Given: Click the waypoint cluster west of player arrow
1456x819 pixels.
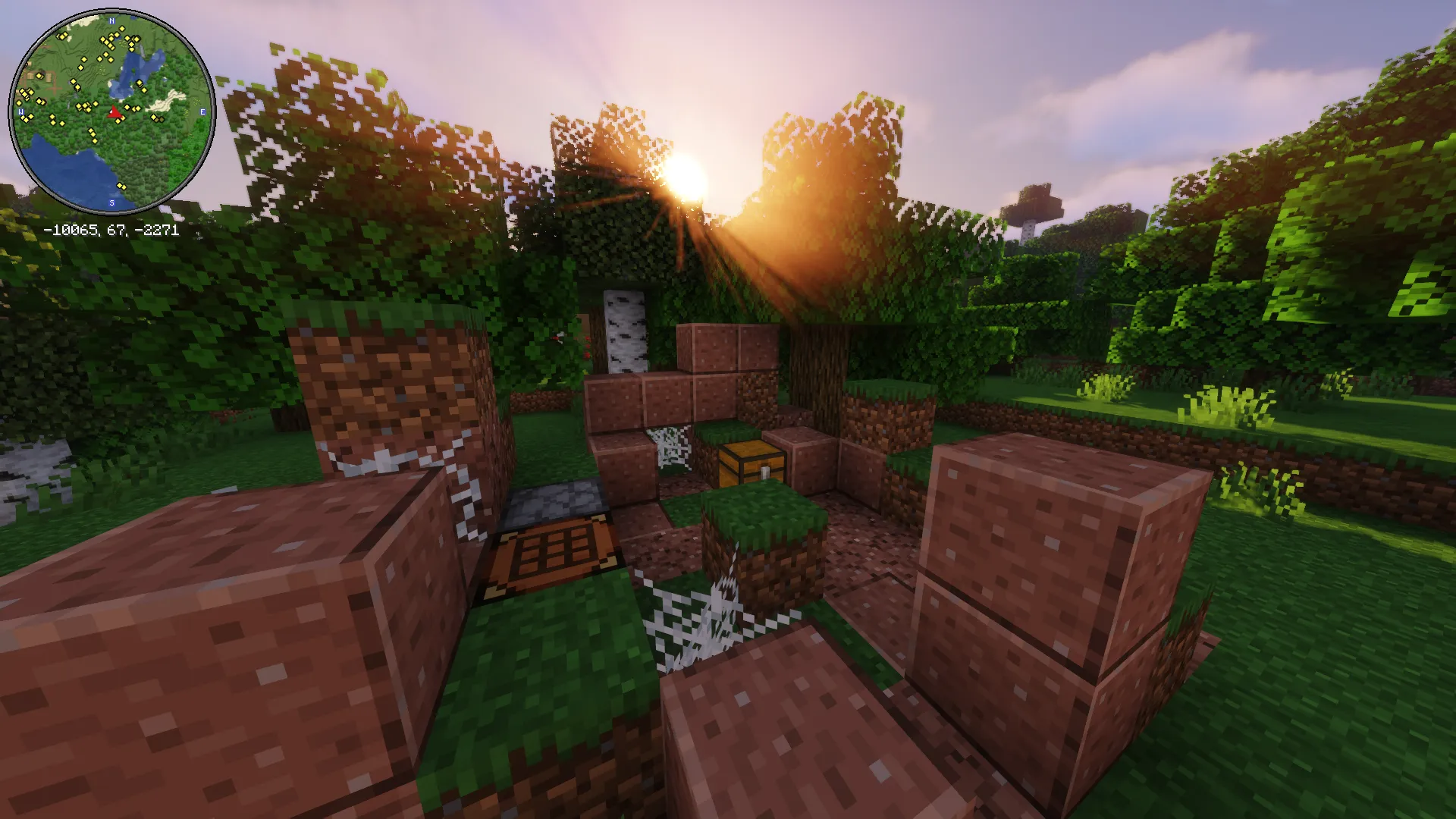Looking at the screenshot, I should pyautogui.click(x=83, y=107).
